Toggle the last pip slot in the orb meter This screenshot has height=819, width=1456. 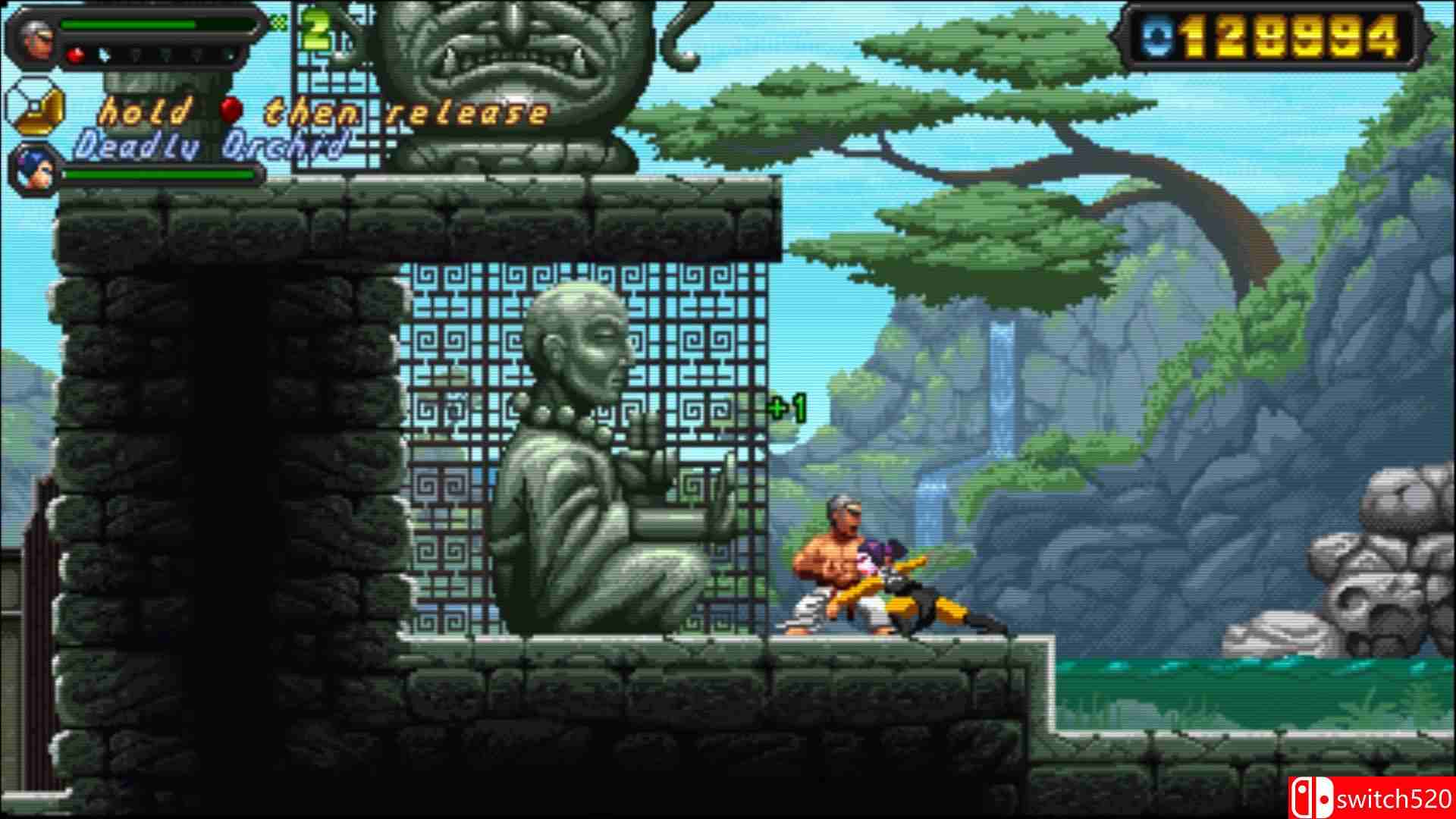pos(229,55)
